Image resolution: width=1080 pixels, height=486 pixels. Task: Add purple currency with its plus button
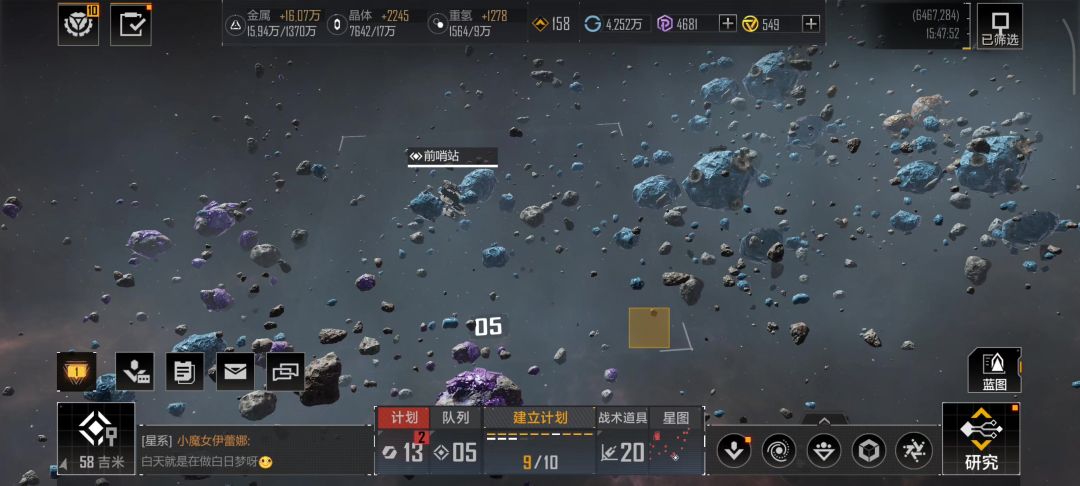coord(727,24)
